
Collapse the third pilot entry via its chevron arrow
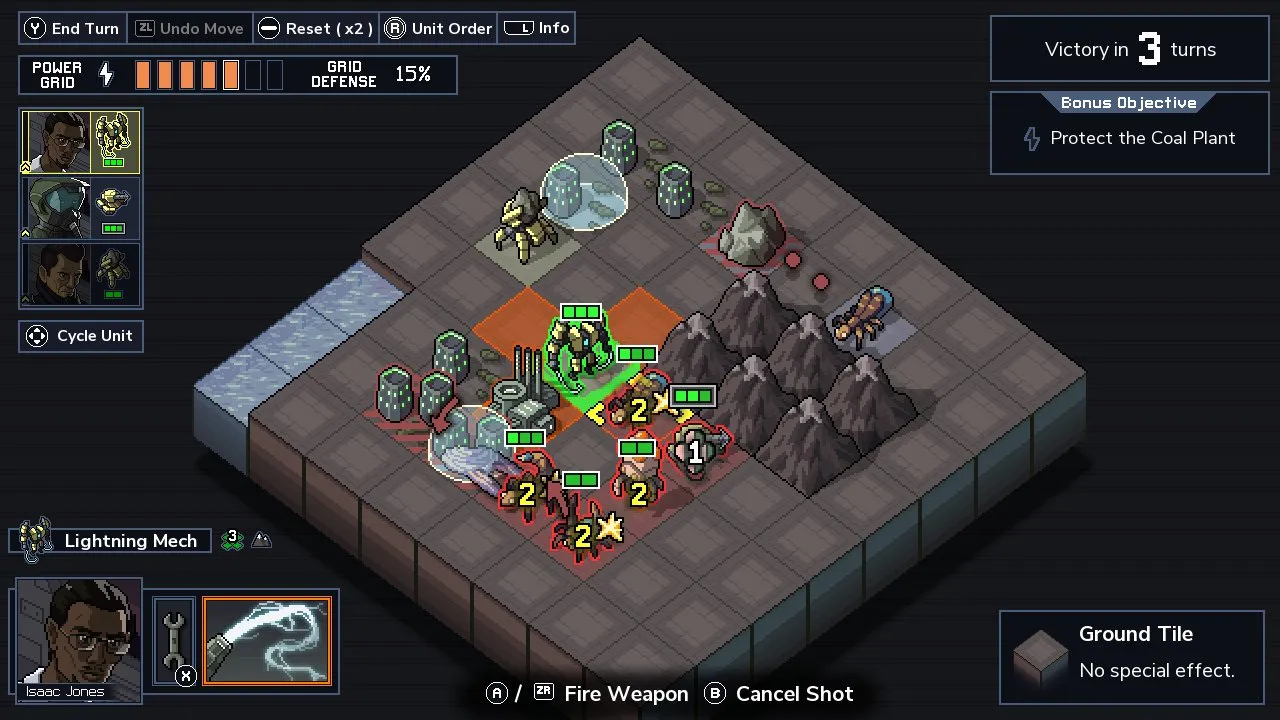[x=25, y=297]
